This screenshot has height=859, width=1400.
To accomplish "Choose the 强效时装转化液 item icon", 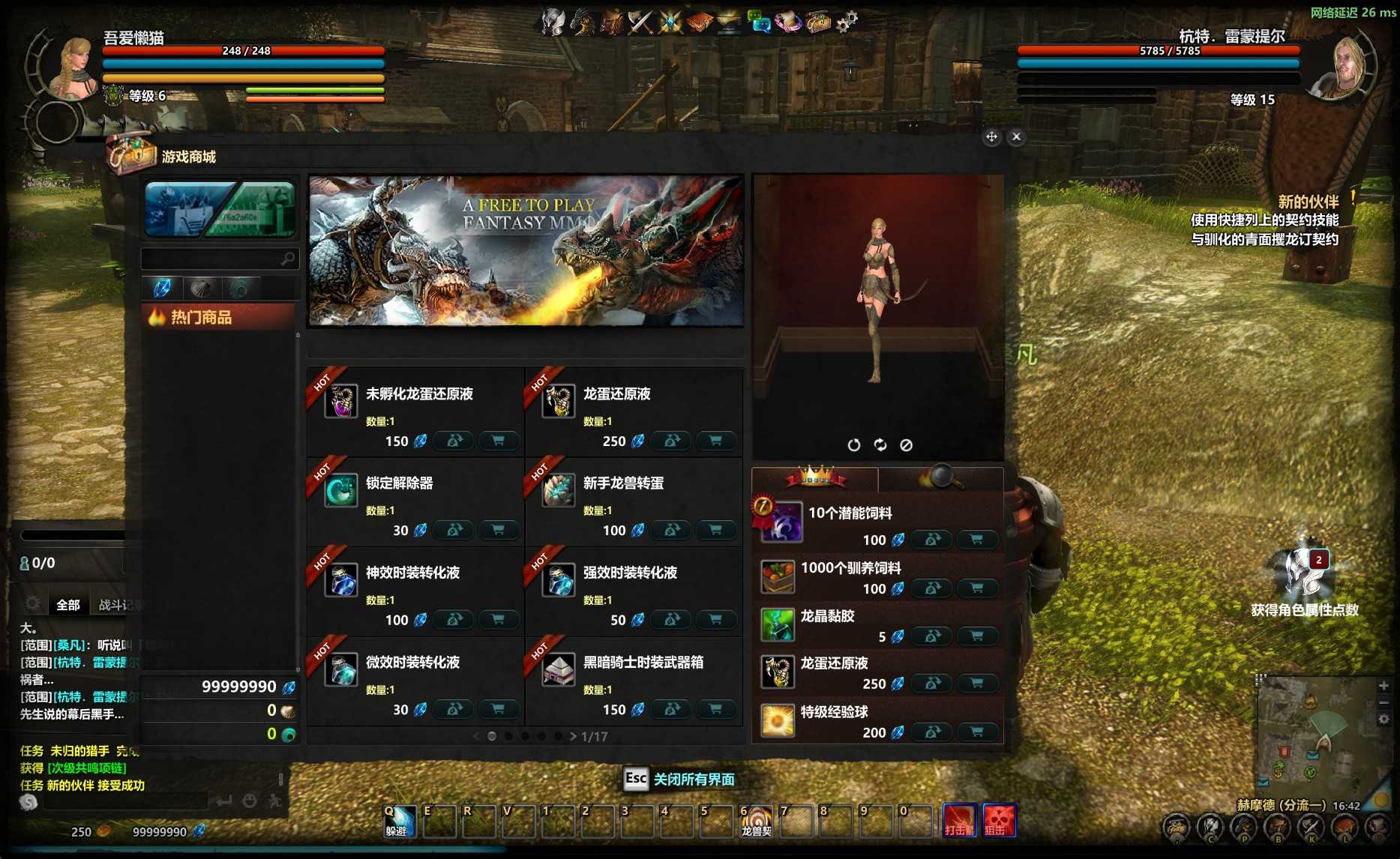I will (559, 580).
